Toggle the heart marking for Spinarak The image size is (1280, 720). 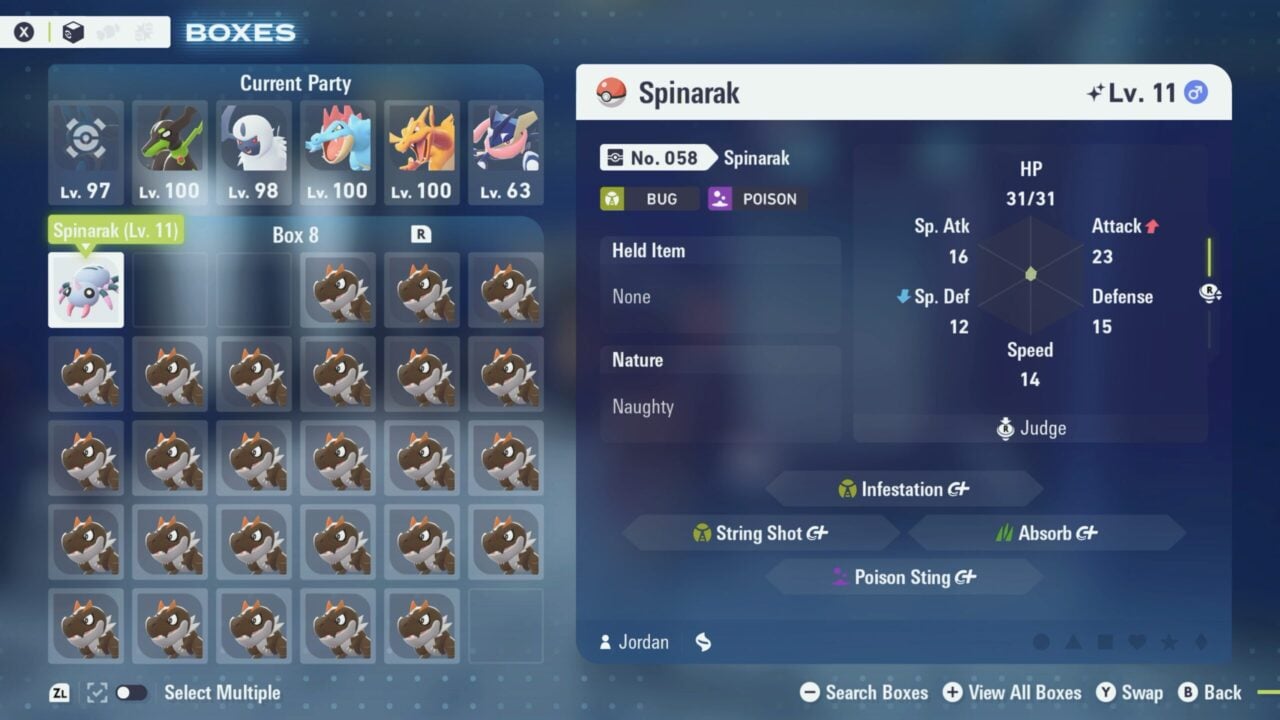coord(1139,642)
